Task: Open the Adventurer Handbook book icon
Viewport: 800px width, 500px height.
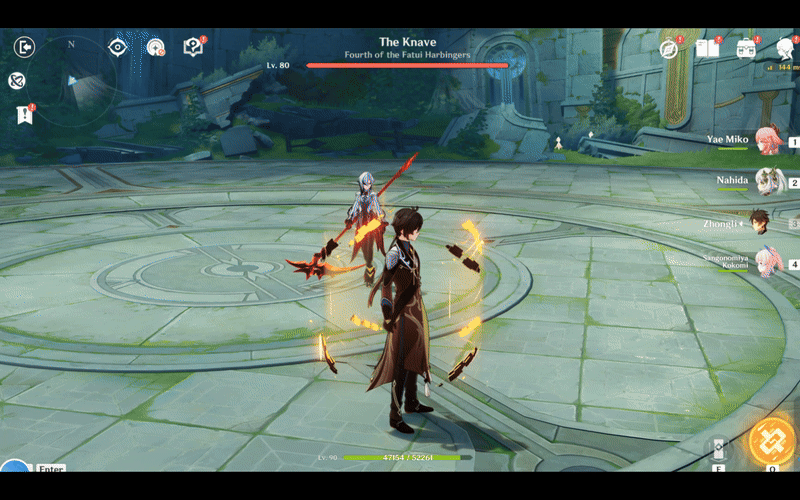Action: pyautogui.click(x=707, y=48)
